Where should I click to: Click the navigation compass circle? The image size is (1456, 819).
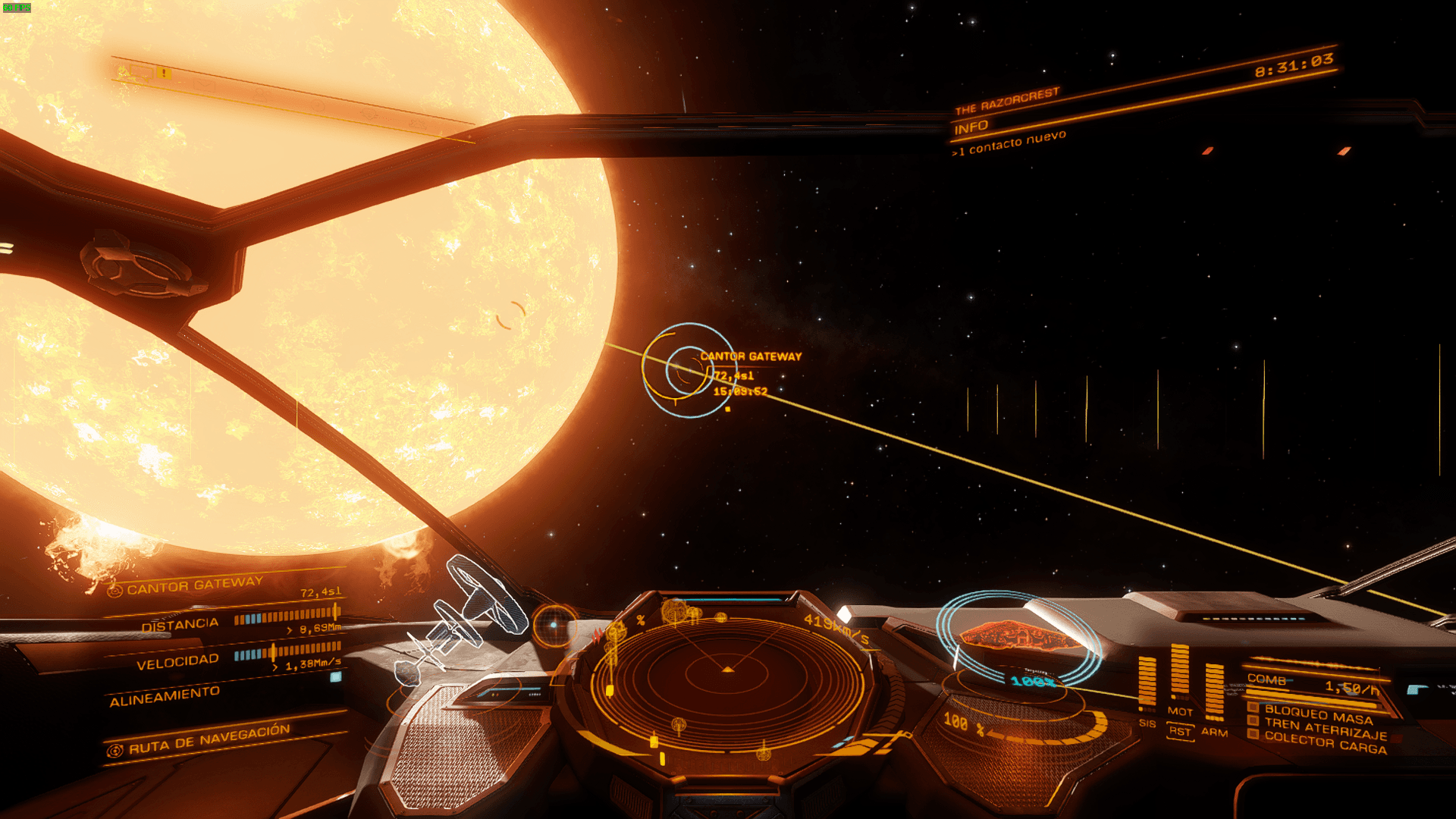click(x=554, y=626)
